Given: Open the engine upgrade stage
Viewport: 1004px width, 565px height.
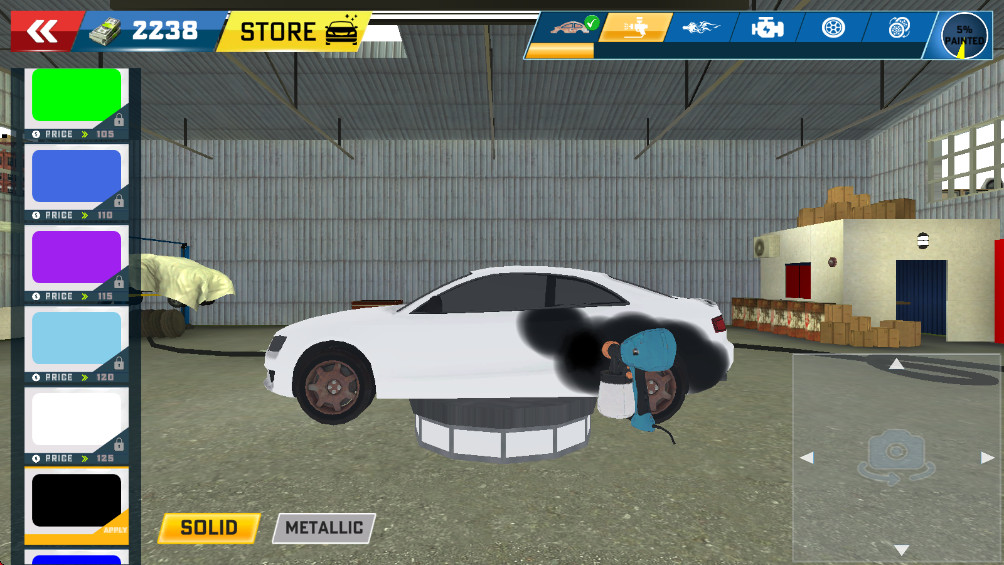Looking at the screenshot, I should click(768, 28).
